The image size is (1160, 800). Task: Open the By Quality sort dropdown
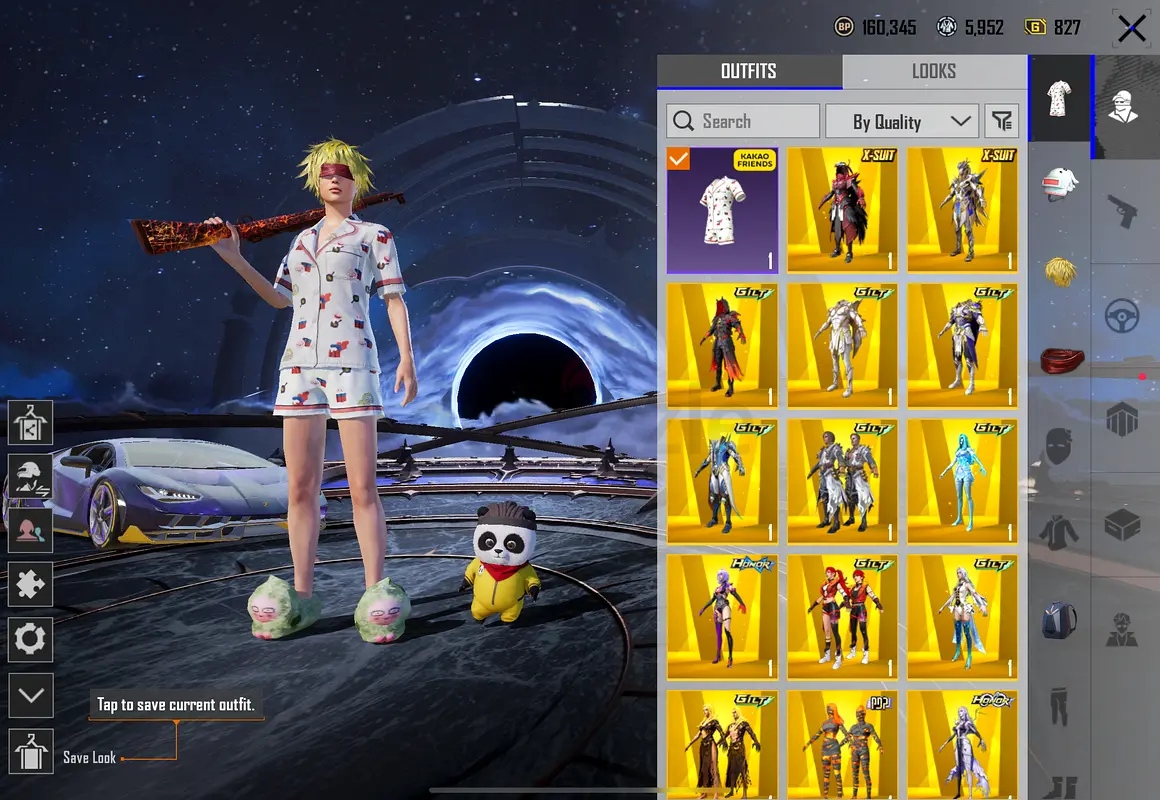[x=902, y=122]
